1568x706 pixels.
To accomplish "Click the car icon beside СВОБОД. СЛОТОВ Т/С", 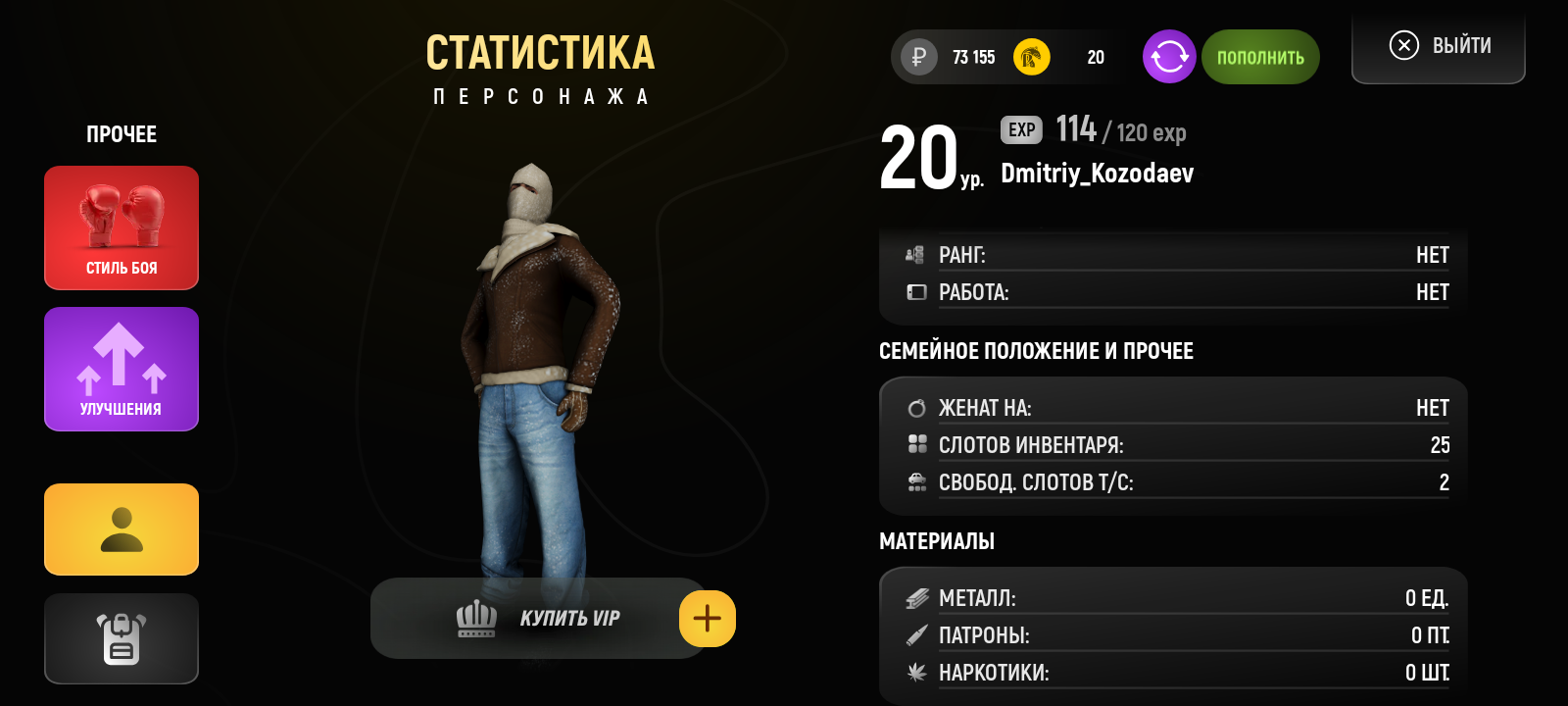I will pyautogui.click(x=916, y=481).
